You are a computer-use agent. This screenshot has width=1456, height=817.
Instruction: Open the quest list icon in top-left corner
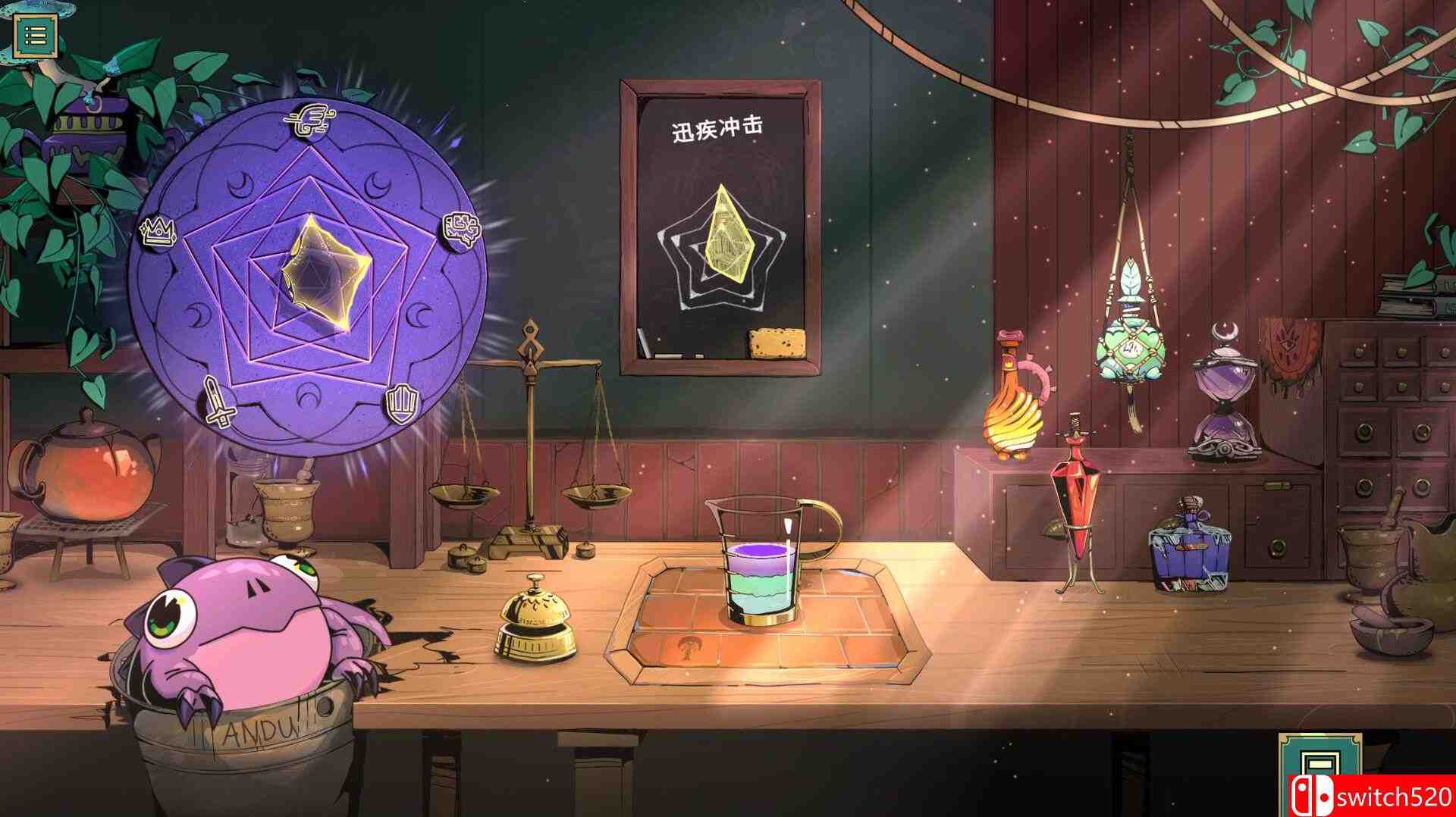(34, 33)
